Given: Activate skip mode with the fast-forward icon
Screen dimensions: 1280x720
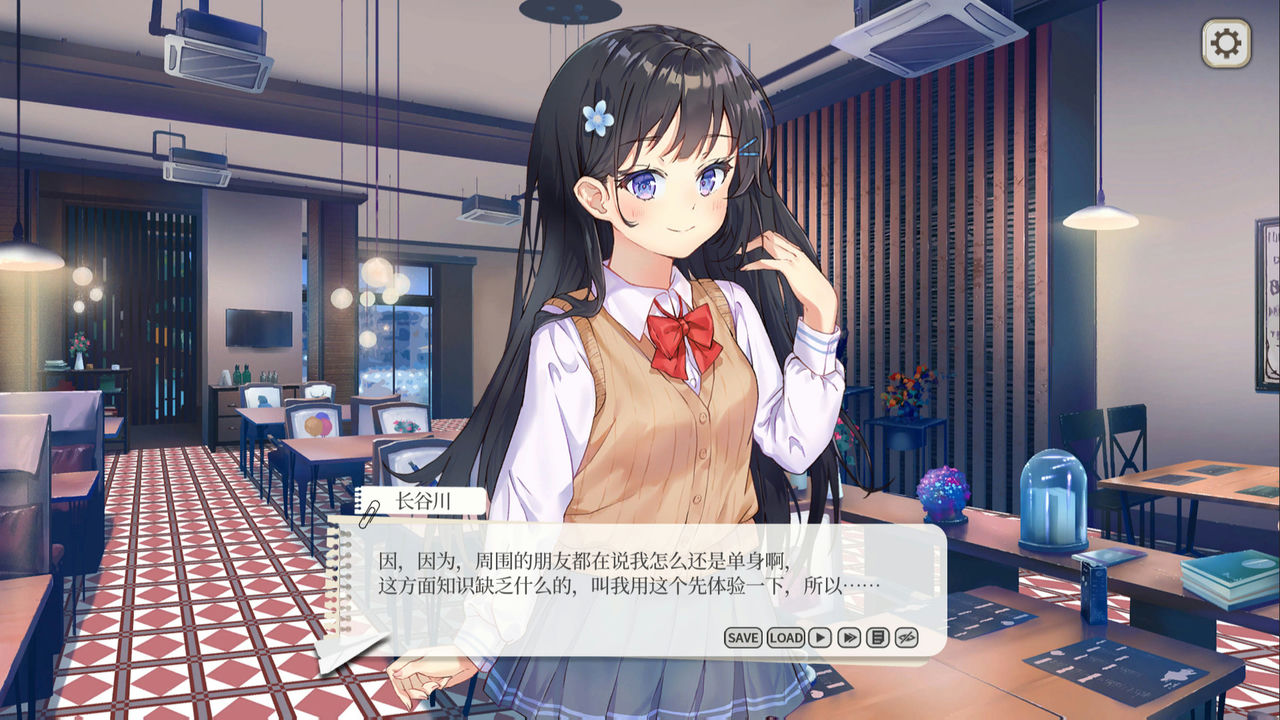Looking at the screenshot, I should click(x=848, y=636).
